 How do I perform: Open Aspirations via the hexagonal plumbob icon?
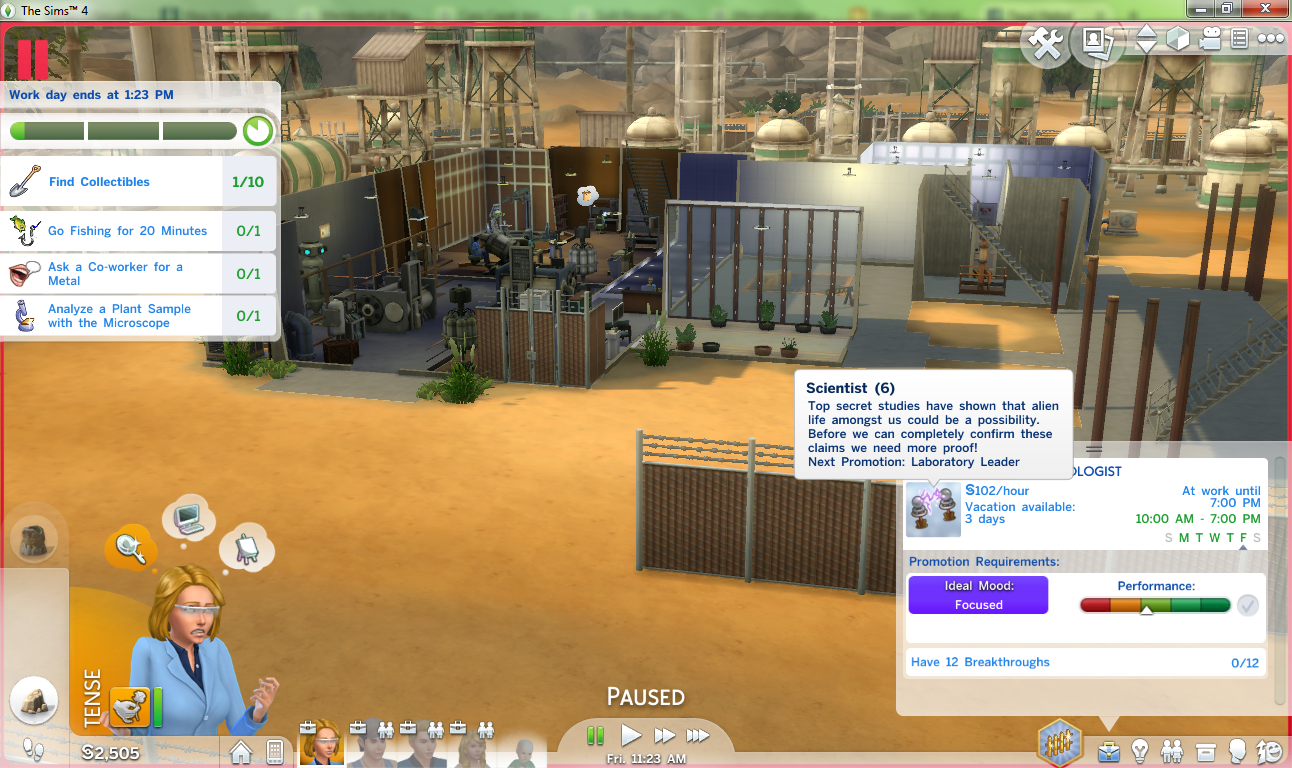point(1059,742)
